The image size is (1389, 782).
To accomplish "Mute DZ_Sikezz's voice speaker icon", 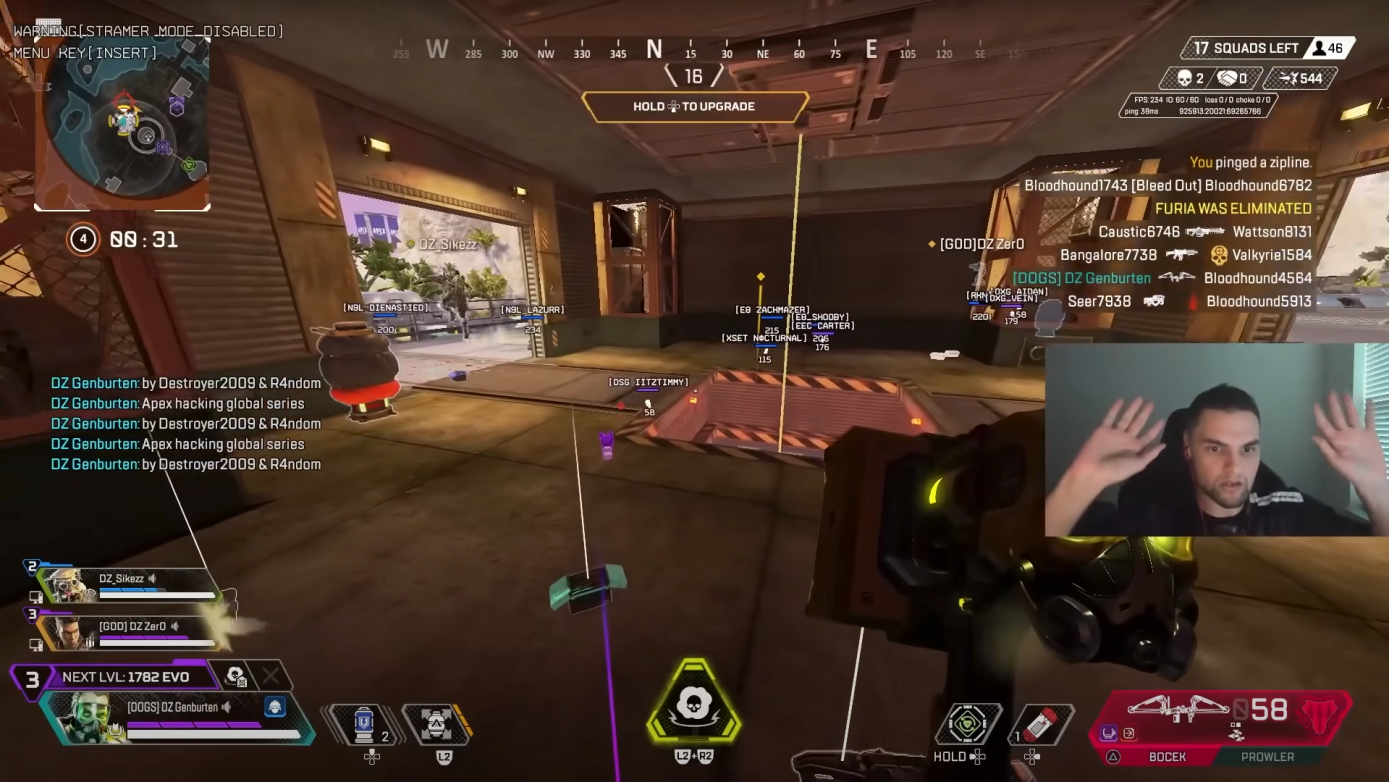I will pos(152,579).
